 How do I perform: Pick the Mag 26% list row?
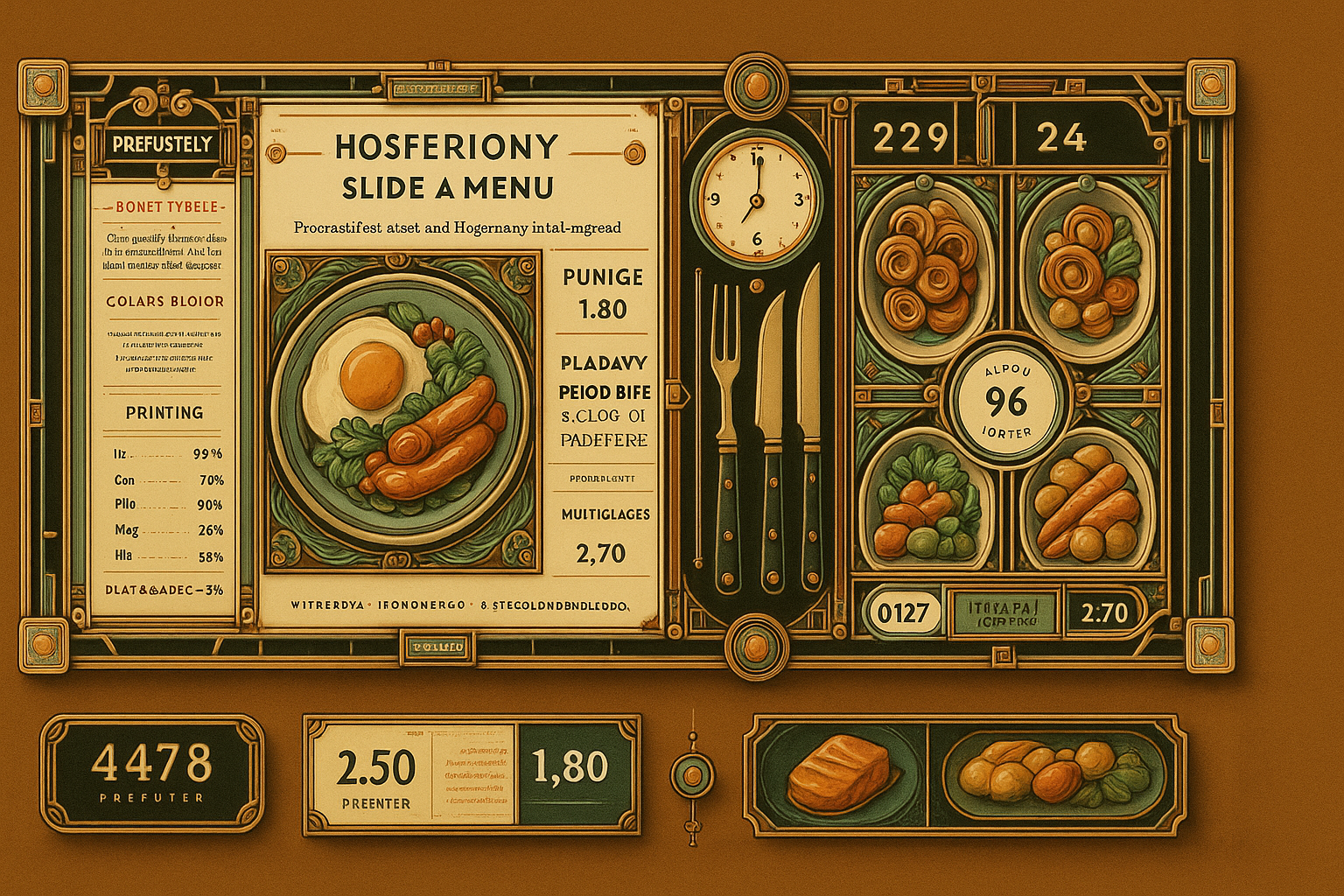coord(164,530)
